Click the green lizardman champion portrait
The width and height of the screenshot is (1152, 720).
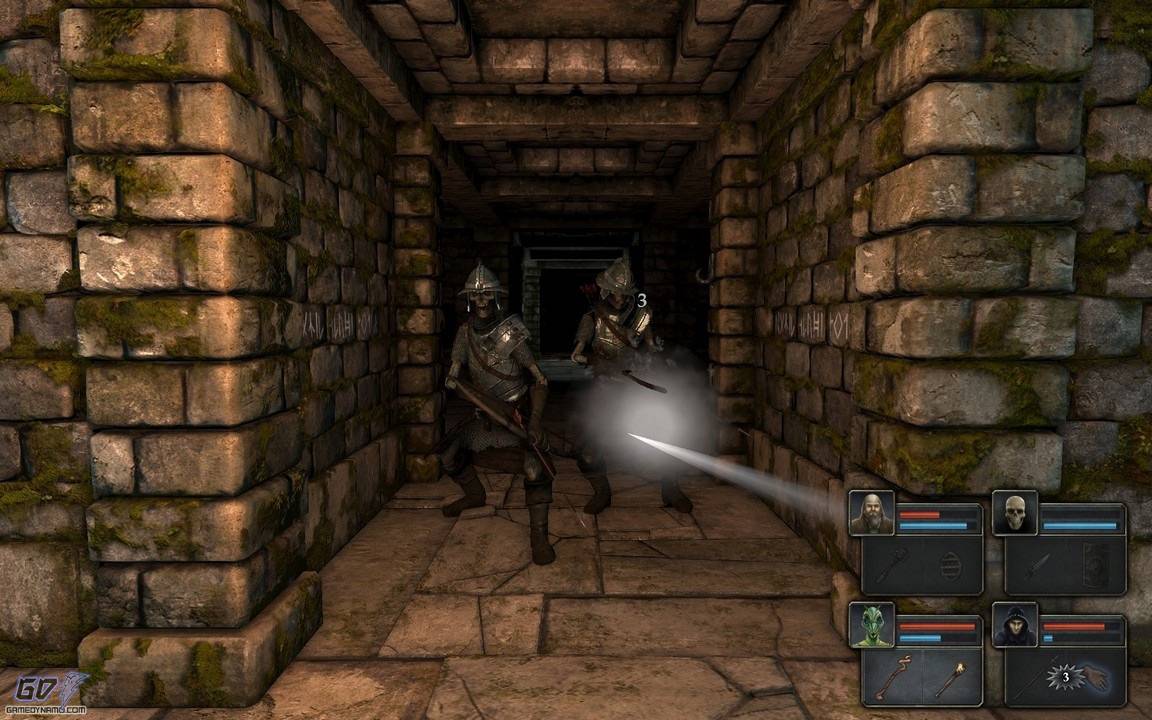point(871,625)
